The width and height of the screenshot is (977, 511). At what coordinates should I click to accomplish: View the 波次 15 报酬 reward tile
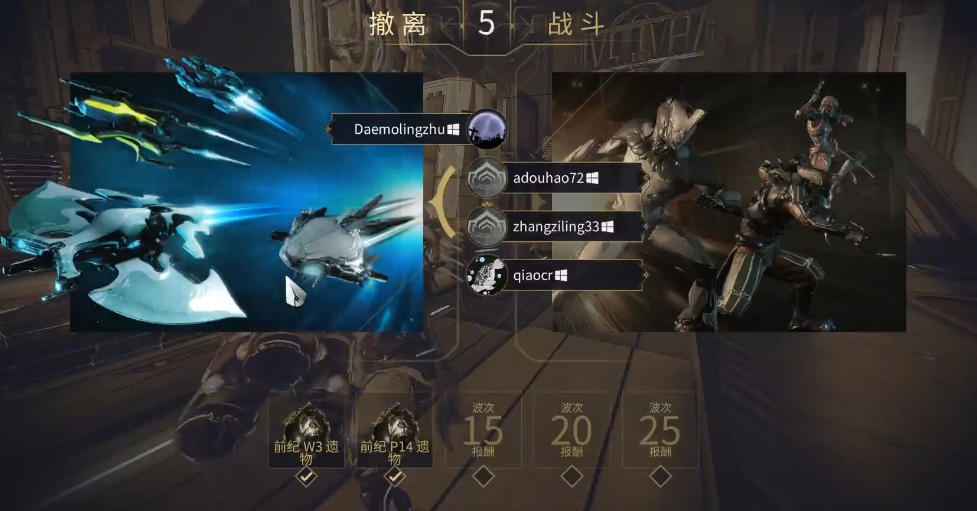coord(484,432)
